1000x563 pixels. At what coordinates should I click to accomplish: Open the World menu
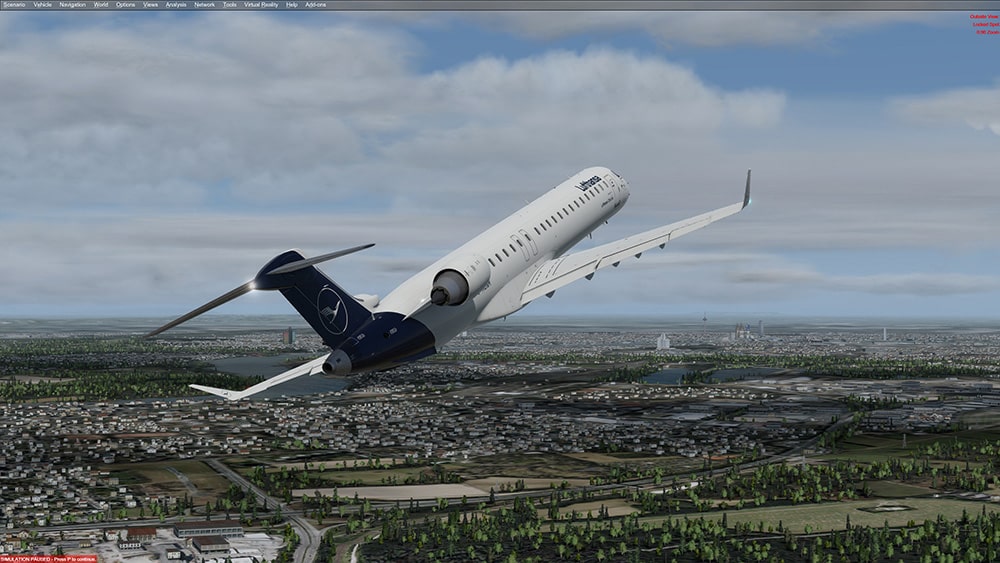click(101, 4)
